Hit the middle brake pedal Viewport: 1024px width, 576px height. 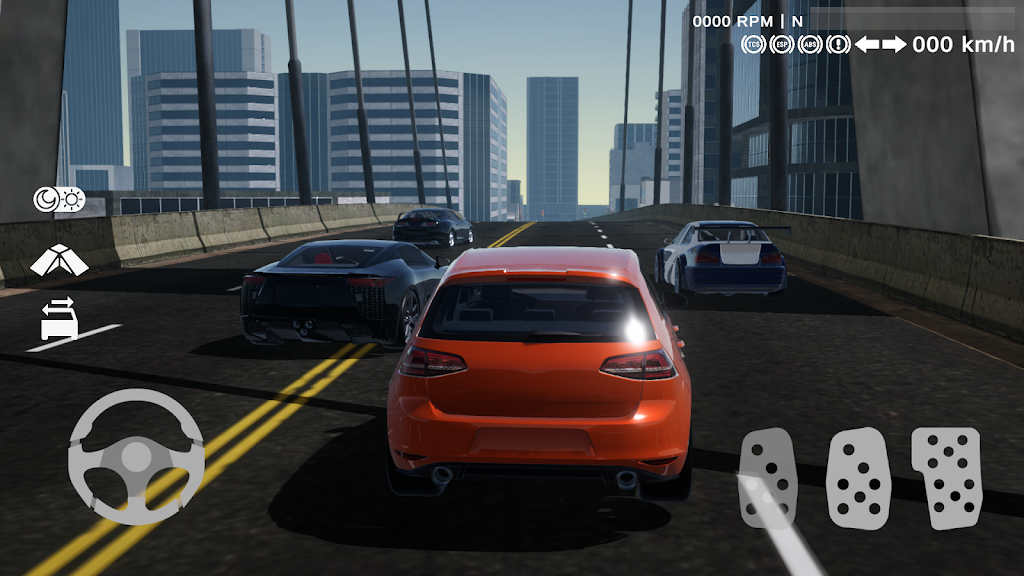pyautogui.click(x=858, y=478)
